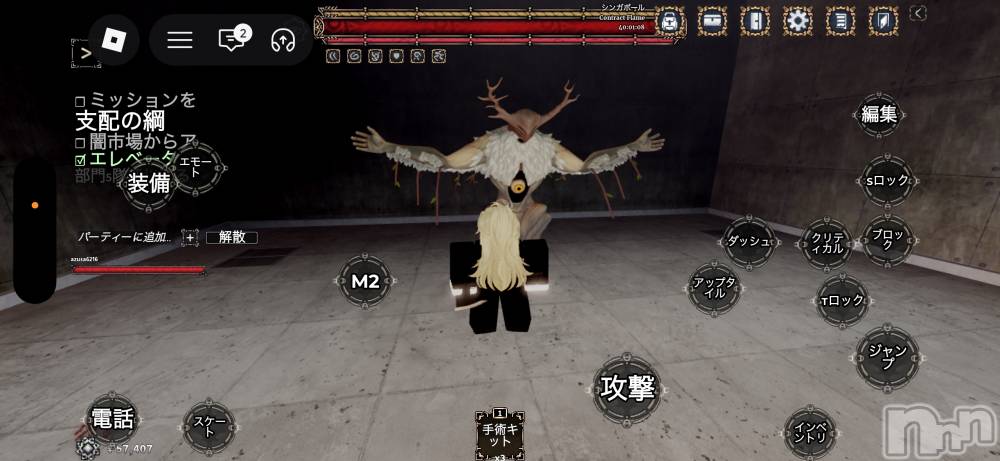Tap the 攻撃 attack button

(627, 388)
